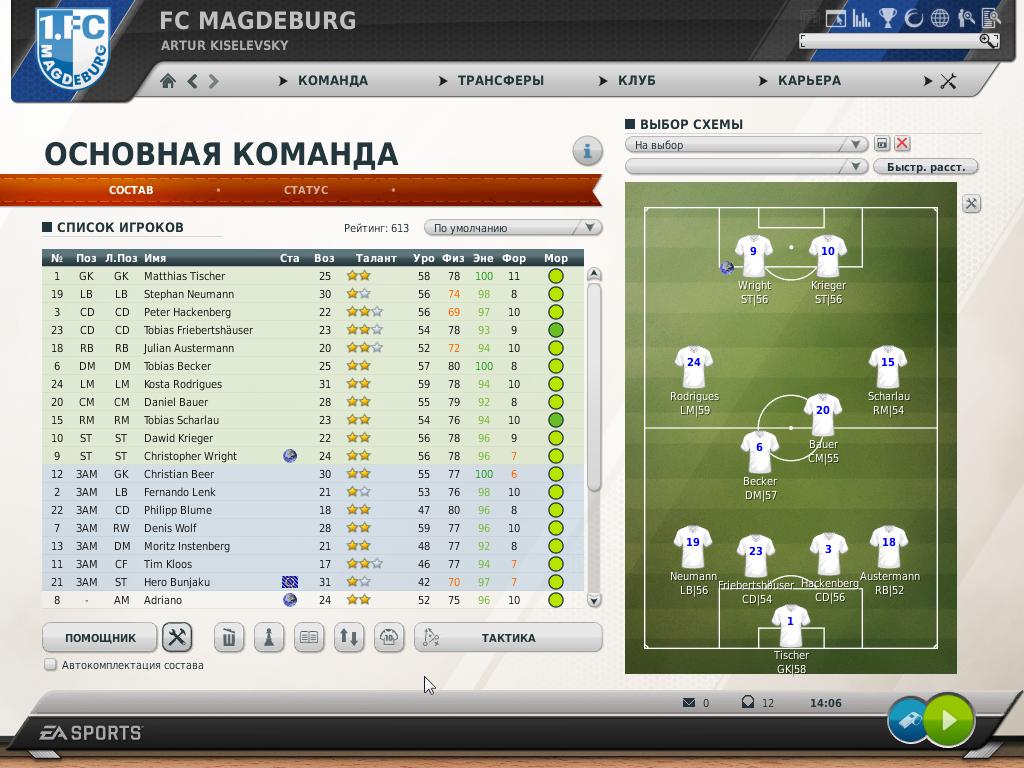Click the green continue arrow button

948,719
